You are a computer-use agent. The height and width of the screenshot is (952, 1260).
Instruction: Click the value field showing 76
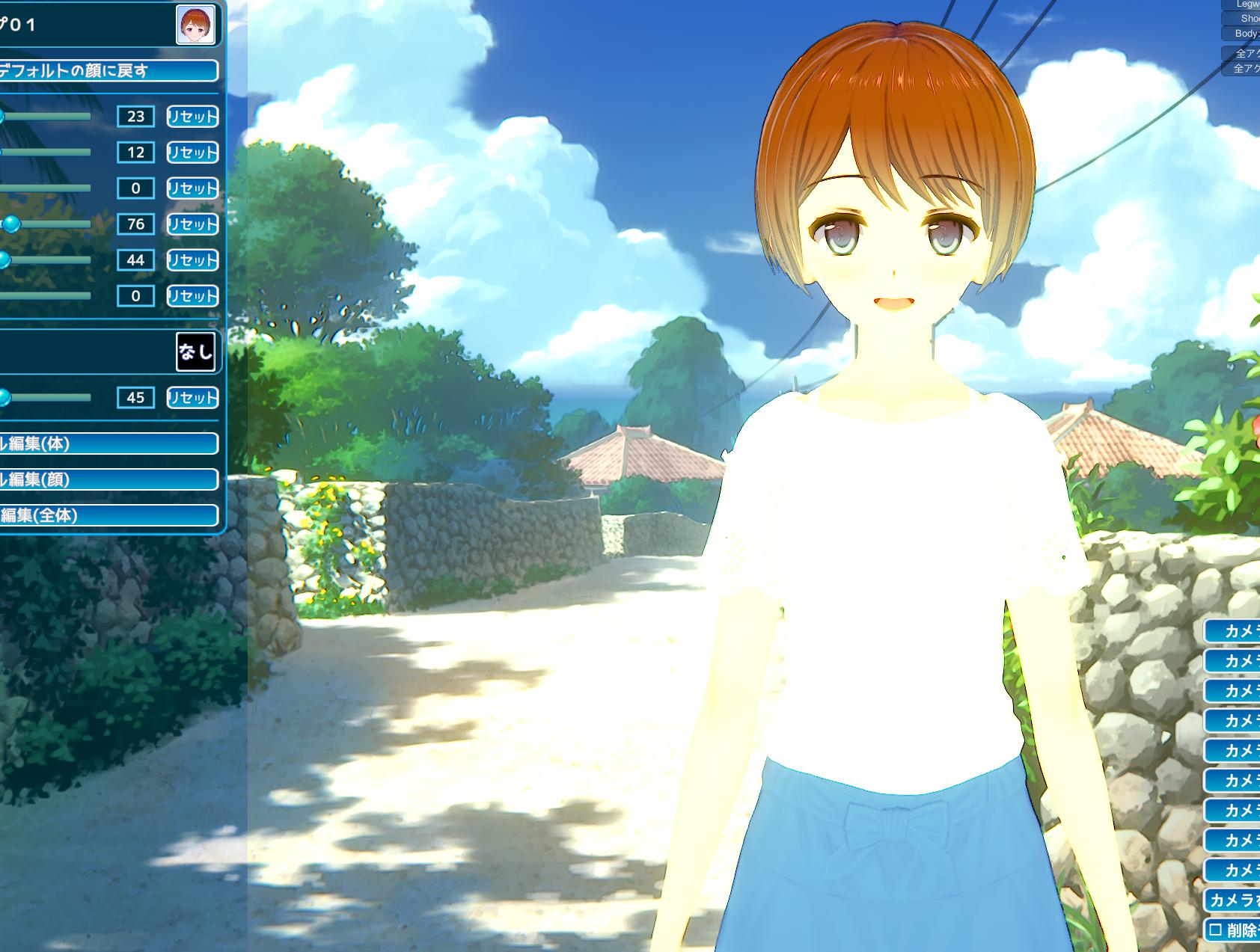tap(135, 224)
